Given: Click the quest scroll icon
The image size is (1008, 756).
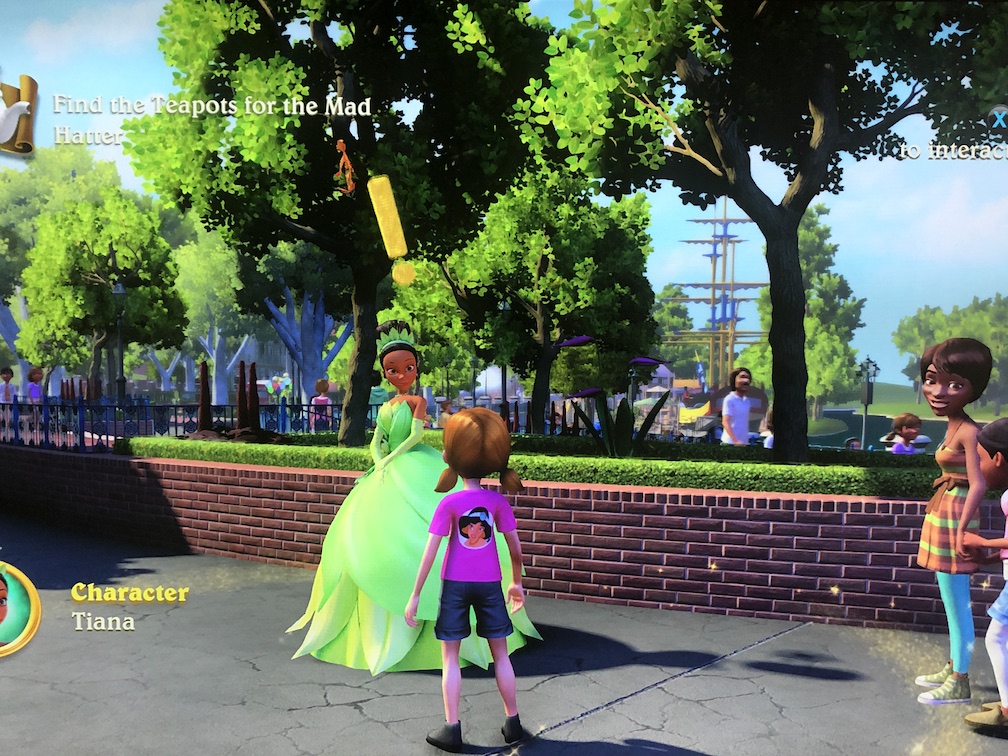Looking at the screenshot, I should (x=16, y=114).
